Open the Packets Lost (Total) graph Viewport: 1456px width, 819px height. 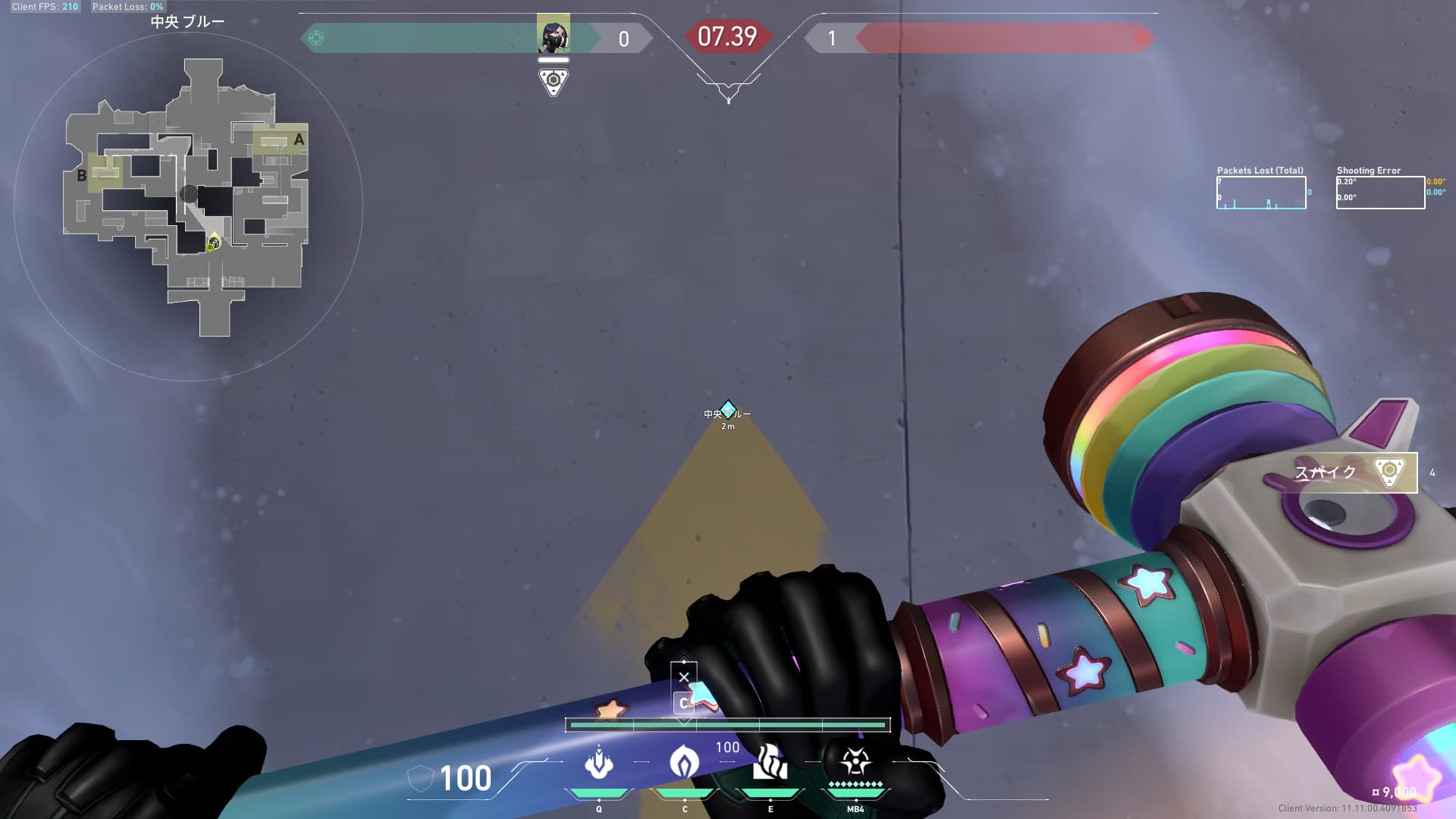pyautogui.click(x=1261, y=193)
